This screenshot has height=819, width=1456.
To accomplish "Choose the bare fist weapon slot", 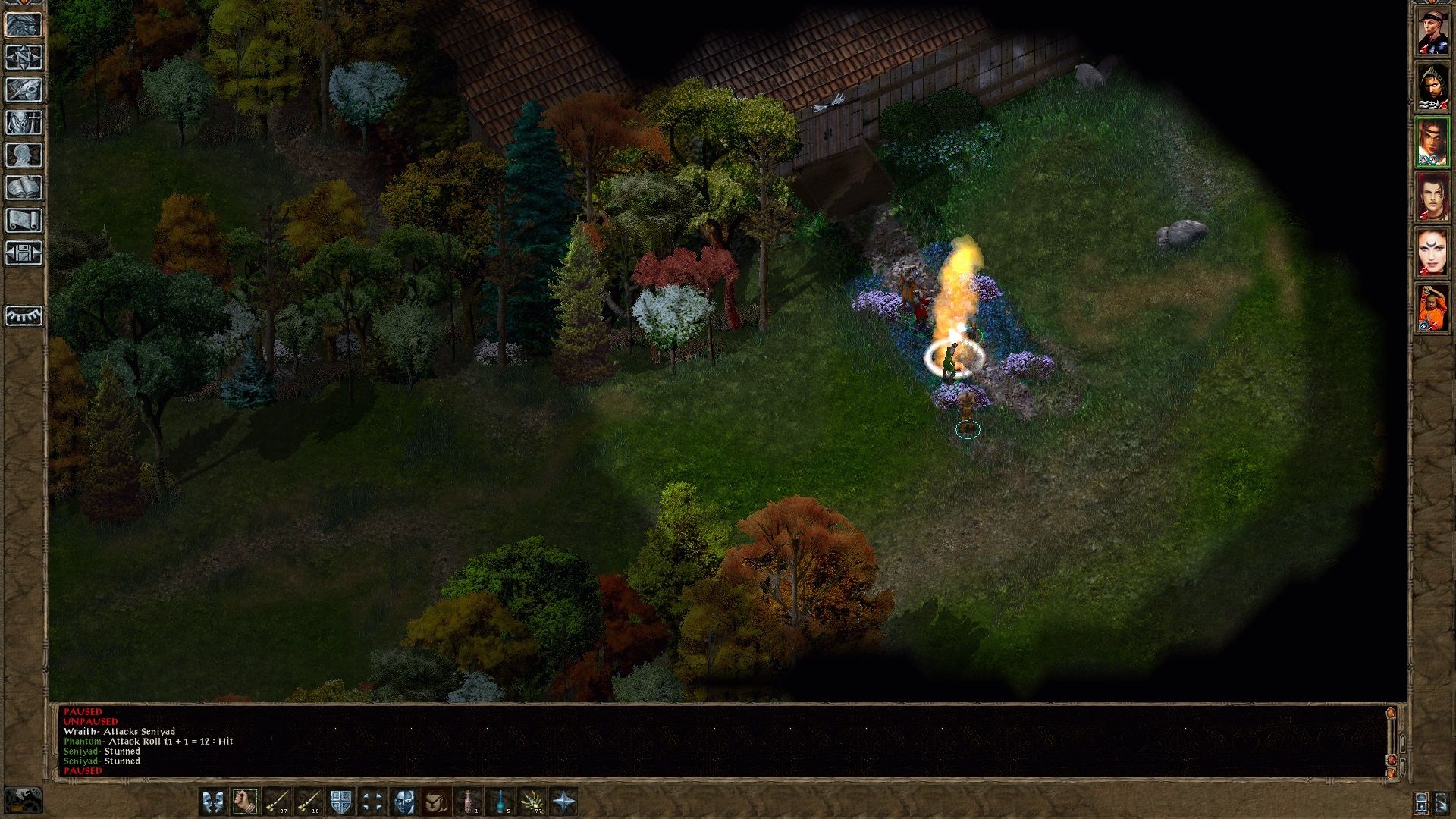I will (x=244, y=802).
